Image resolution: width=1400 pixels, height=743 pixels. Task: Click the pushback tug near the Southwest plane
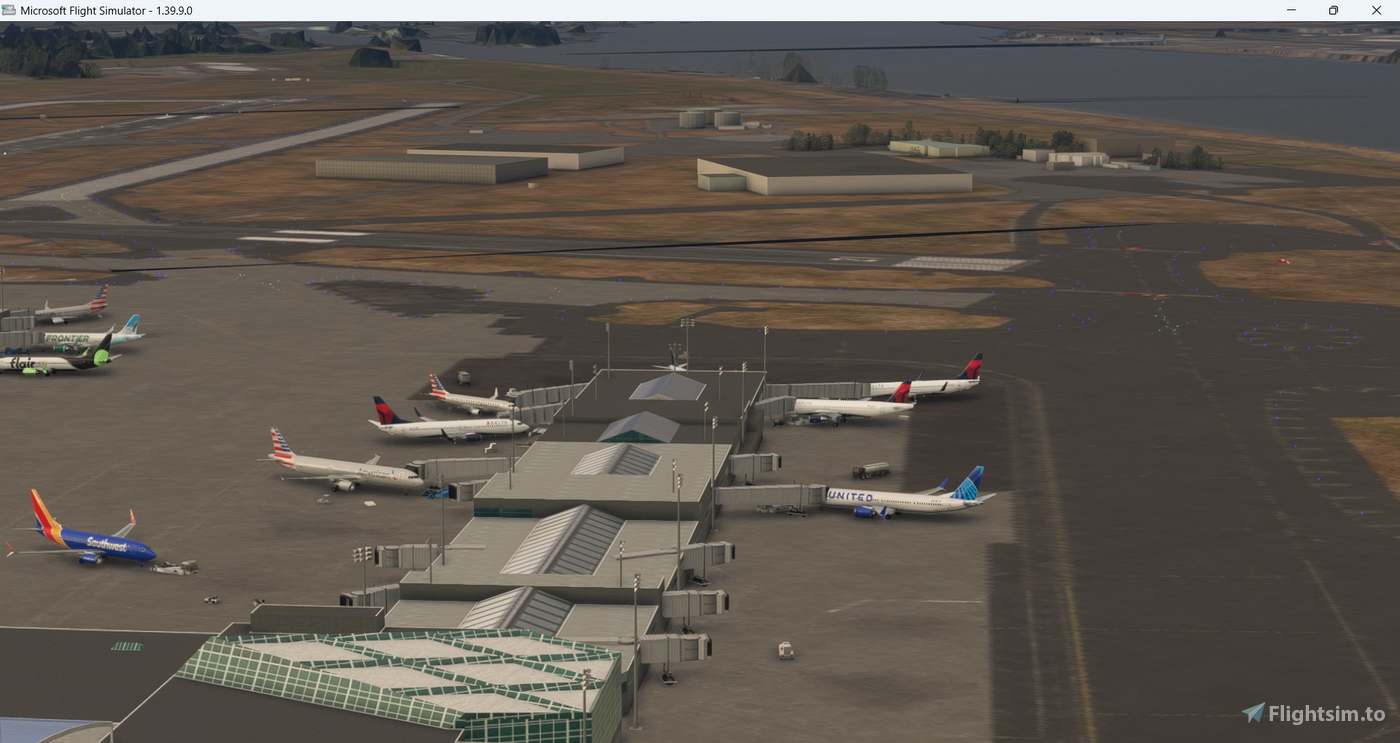(172, 568)
